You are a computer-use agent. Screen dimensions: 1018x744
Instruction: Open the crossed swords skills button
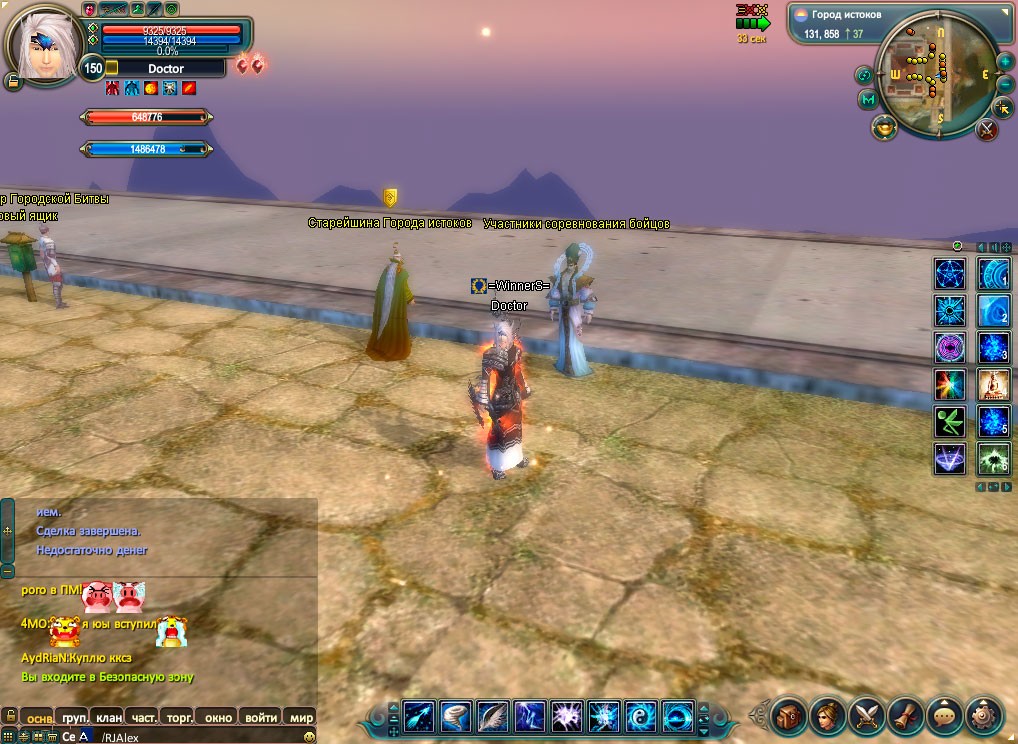[x=865, y=716]
